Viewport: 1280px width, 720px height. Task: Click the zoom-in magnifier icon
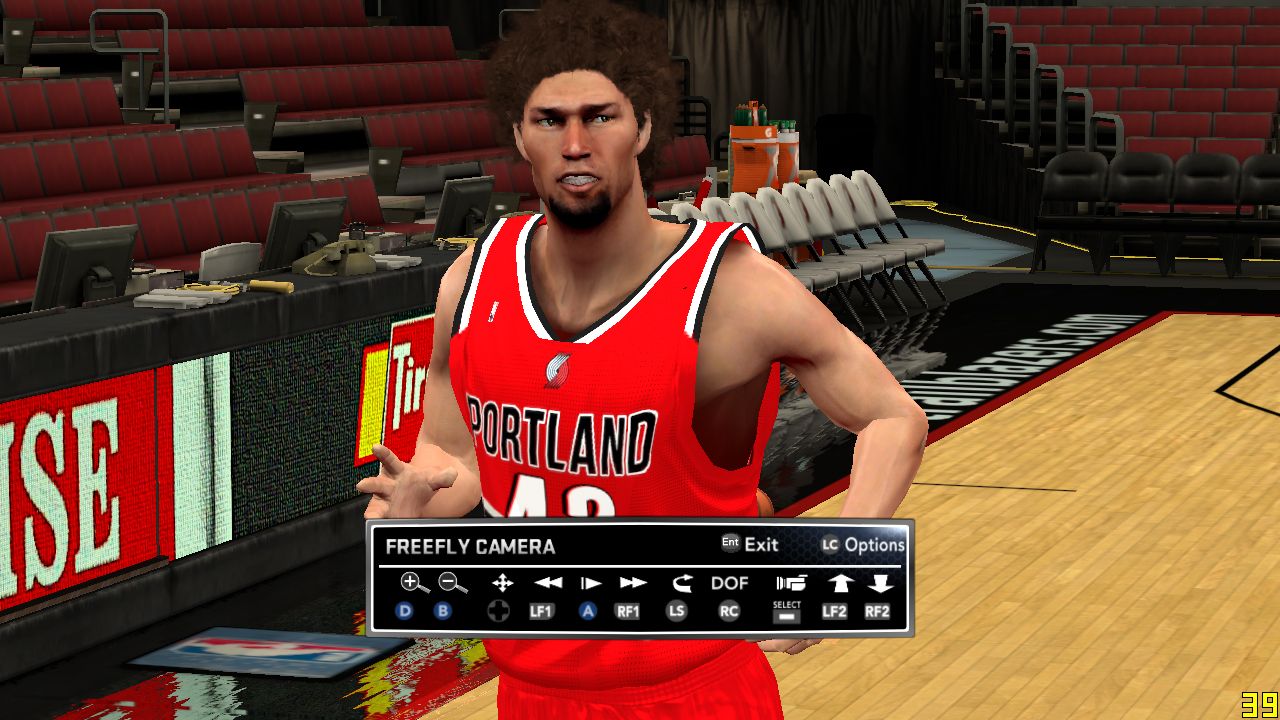410,582
